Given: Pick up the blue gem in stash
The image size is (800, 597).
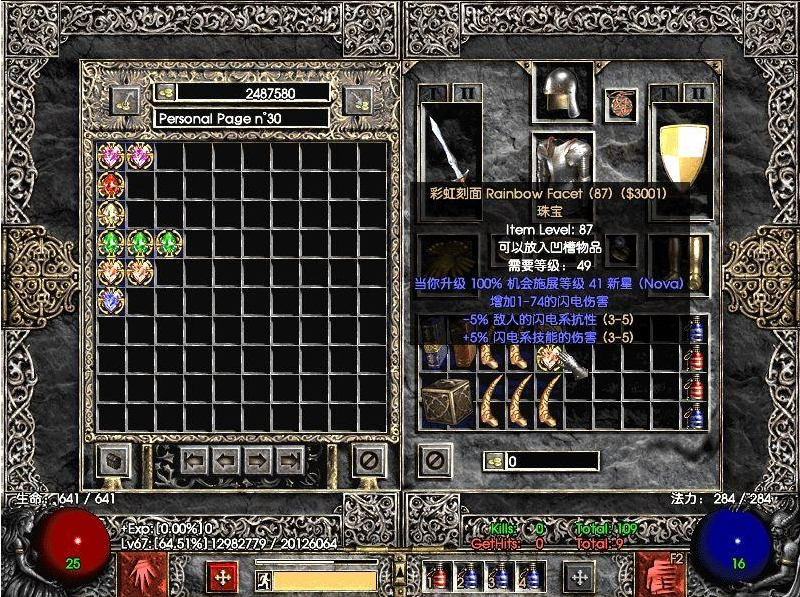Looking at the screenshot, I should point(111,300).
